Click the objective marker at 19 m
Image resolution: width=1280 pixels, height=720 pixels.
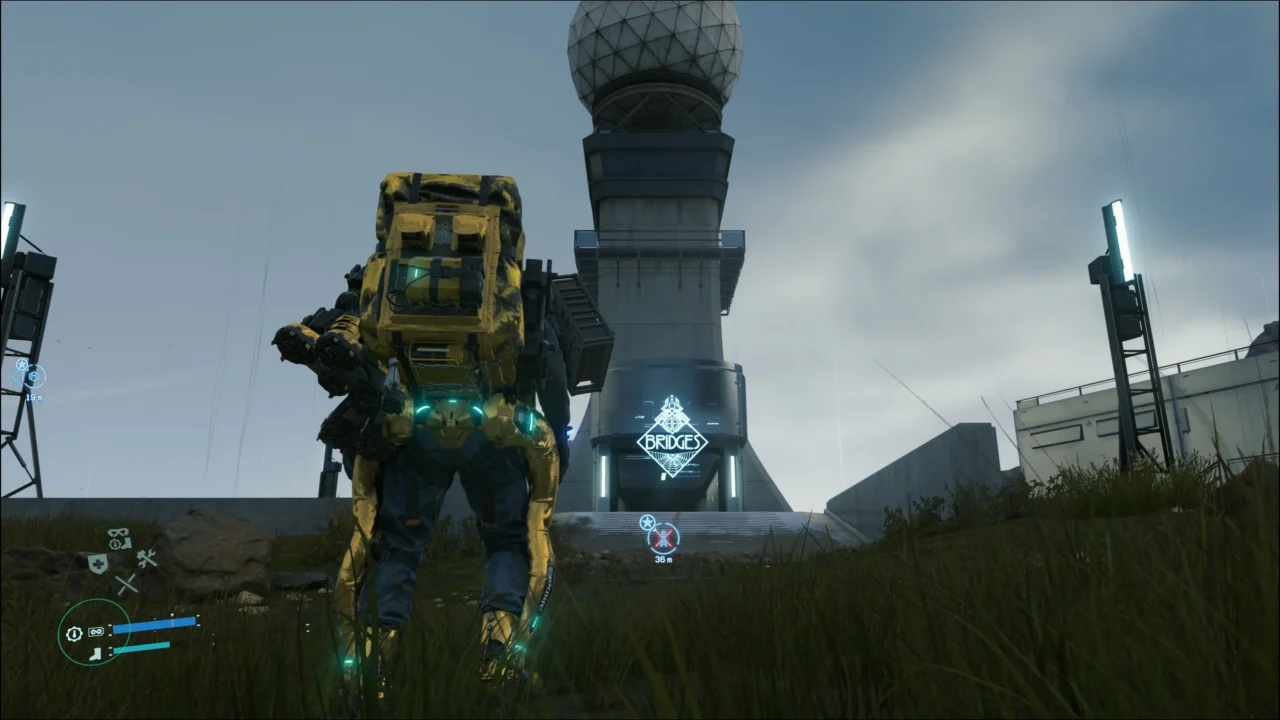[x=33, y=376]
